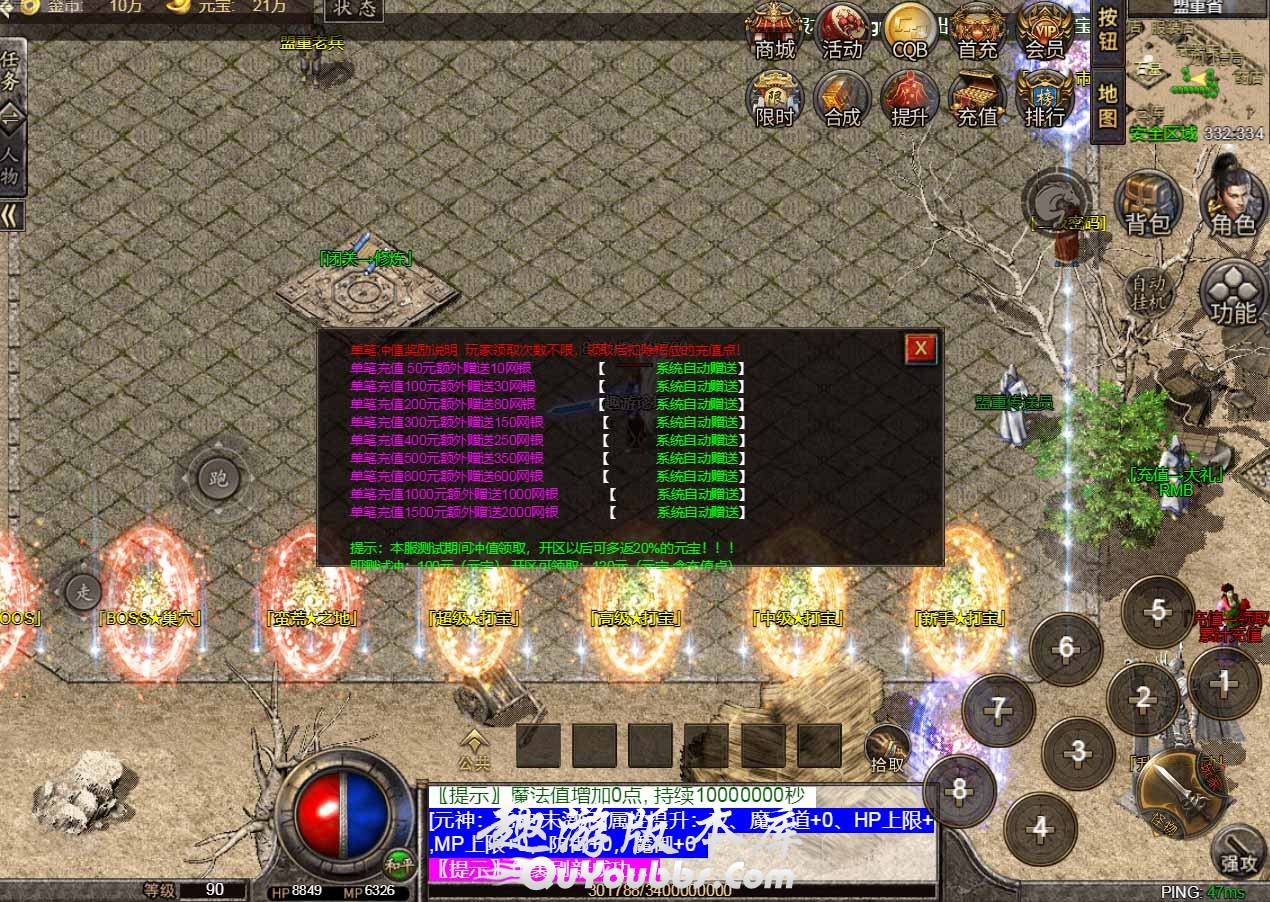Open the CQB coin menu
Viewport: 1270px width, 902px height.
pyautogui.click(x=910, y=30)
